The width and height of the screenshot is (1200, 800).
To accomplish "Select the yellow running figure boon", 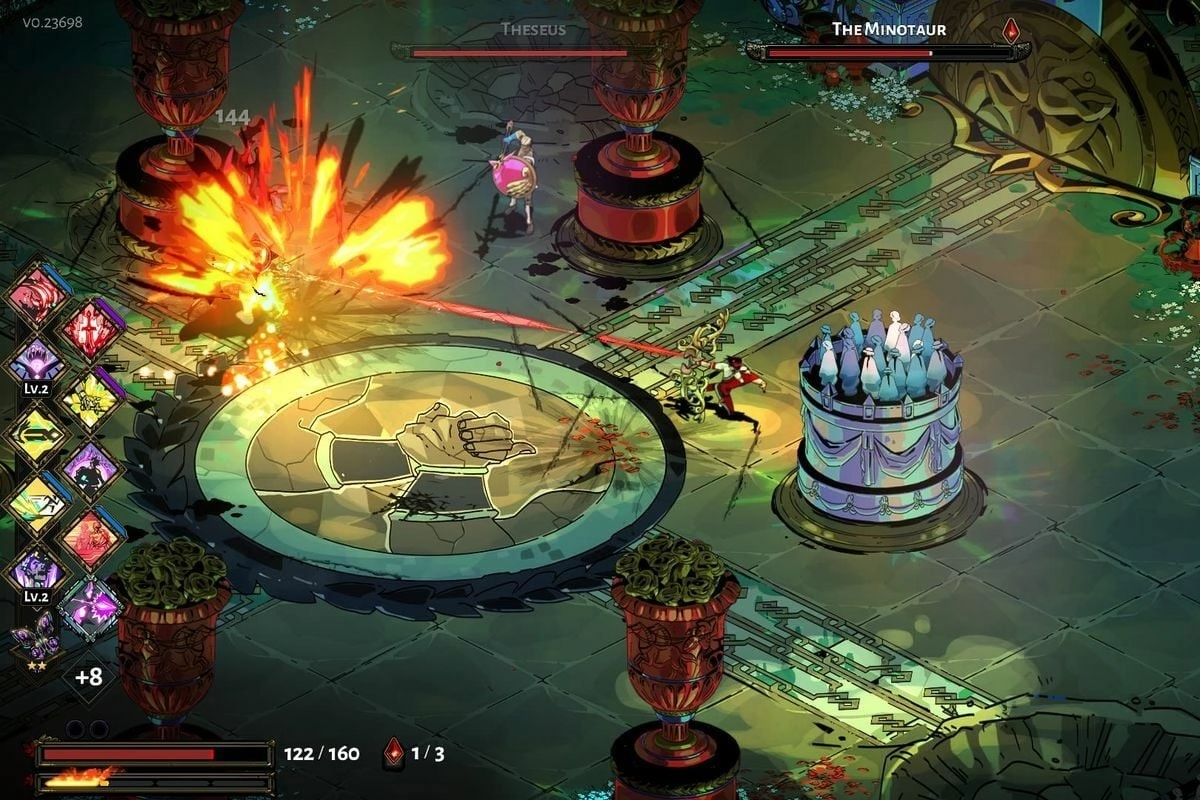I will coord(36,504).
